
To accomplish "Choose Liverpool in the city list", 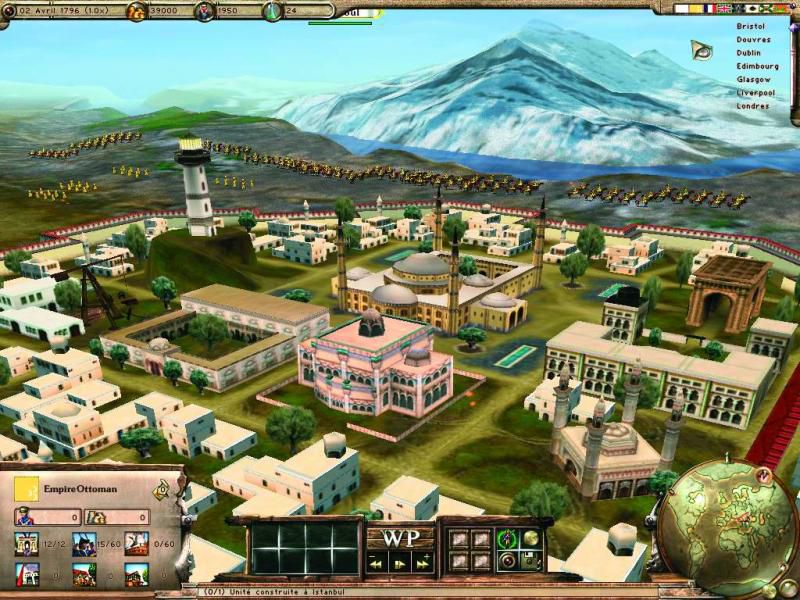I will click(756, 92).
